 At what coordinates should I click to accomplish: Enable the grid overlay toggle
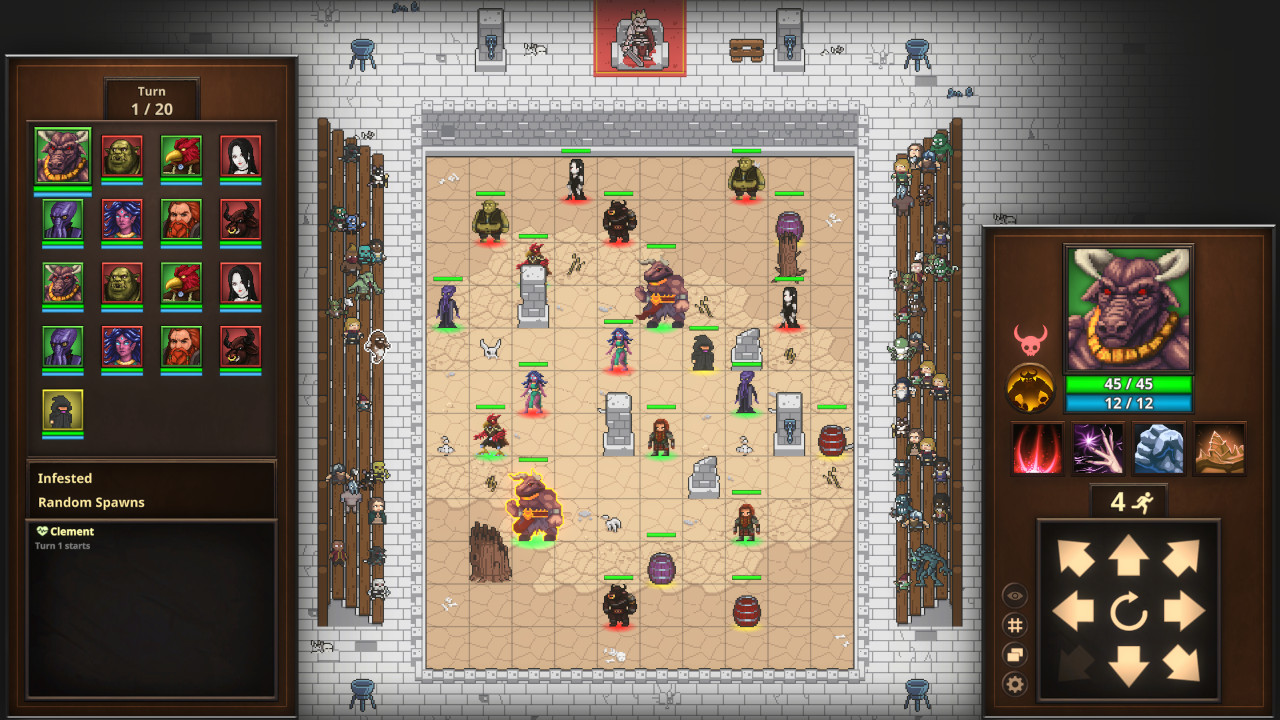[1013, 626]
